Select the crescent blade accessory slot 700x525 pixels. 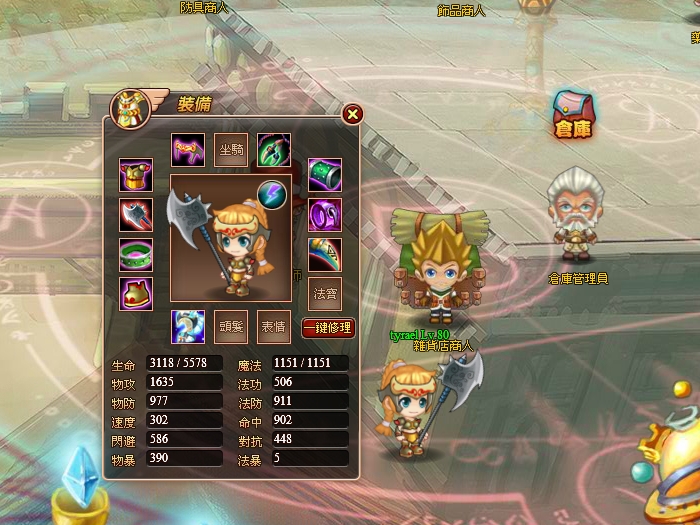coord(325,254)
